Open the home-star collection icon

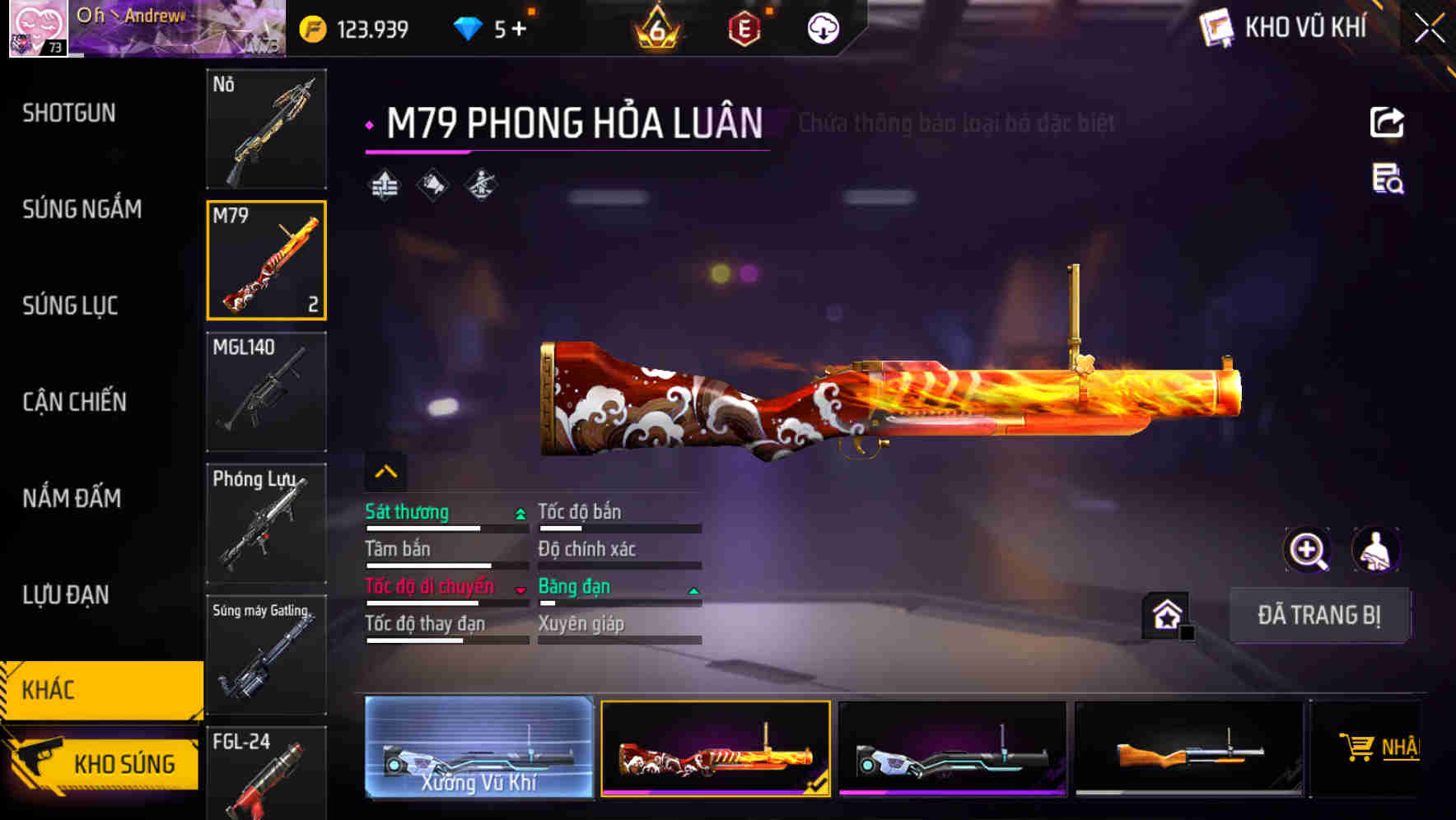pos(1166,614)
